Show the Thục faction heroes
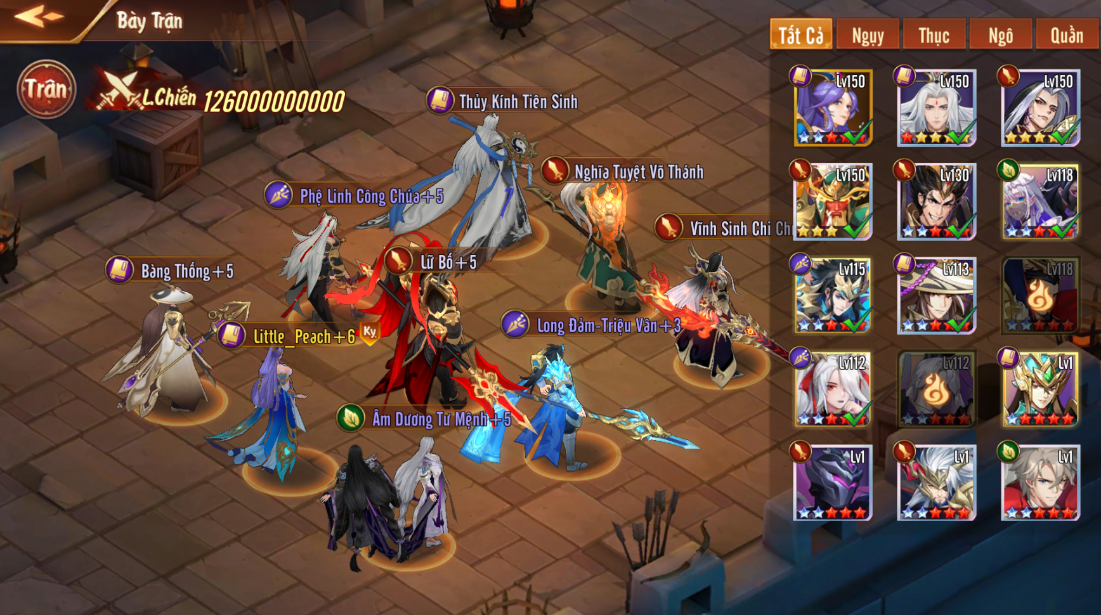The width and height of the screenshot is (1101, 615). click(934, 35)
